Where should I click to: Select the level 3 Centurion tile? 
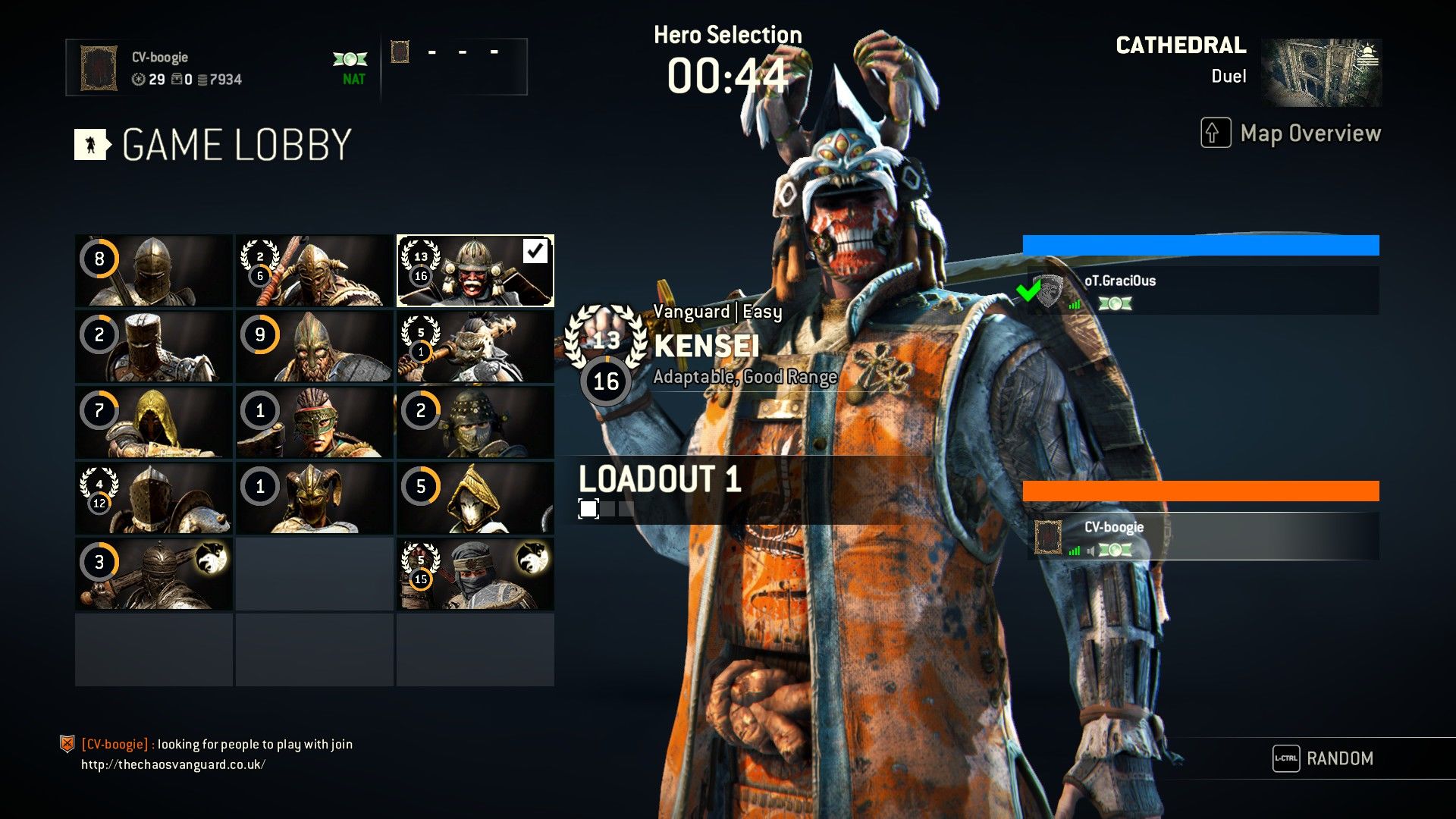[154, 574]
